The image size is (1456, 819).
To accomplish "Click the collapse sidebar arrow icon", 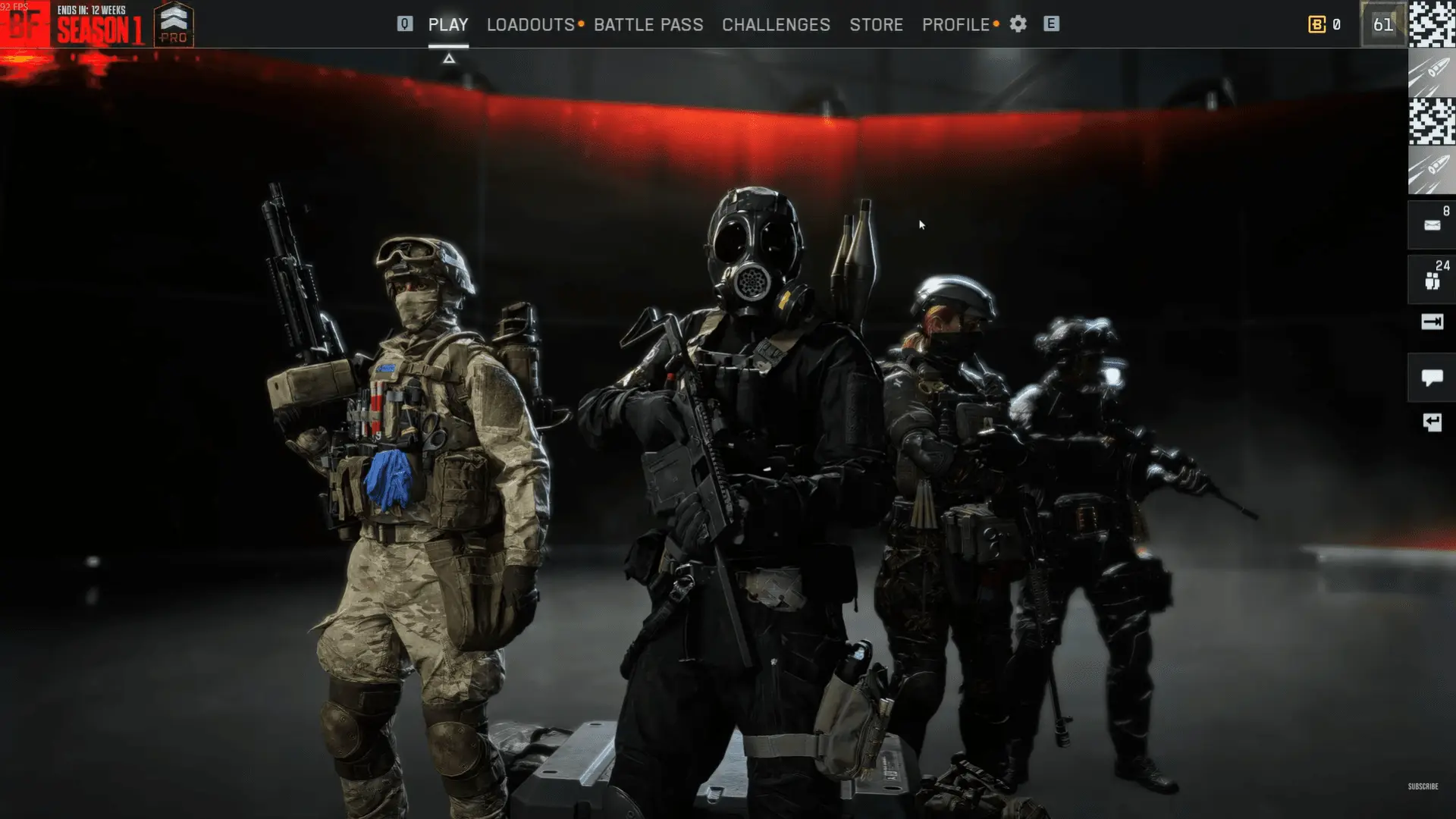I will [x=1431, y=322].
